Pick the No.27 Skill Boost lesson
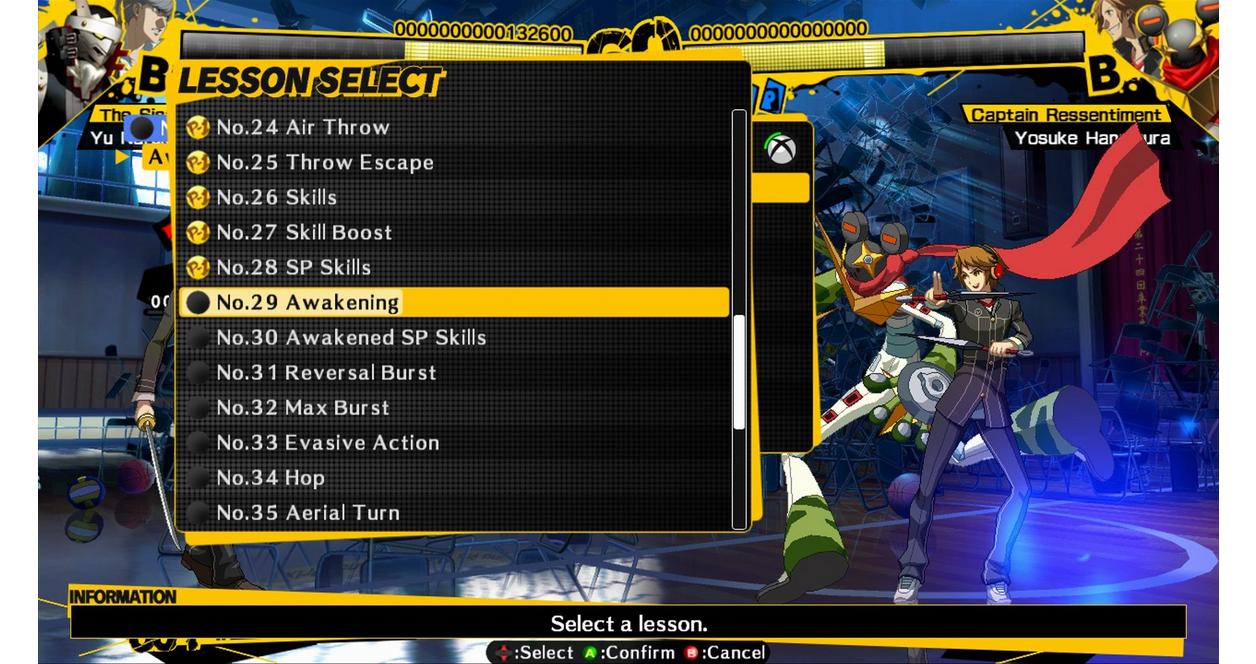The width and height of the screenshot is (1256, 664). (304, 232)
